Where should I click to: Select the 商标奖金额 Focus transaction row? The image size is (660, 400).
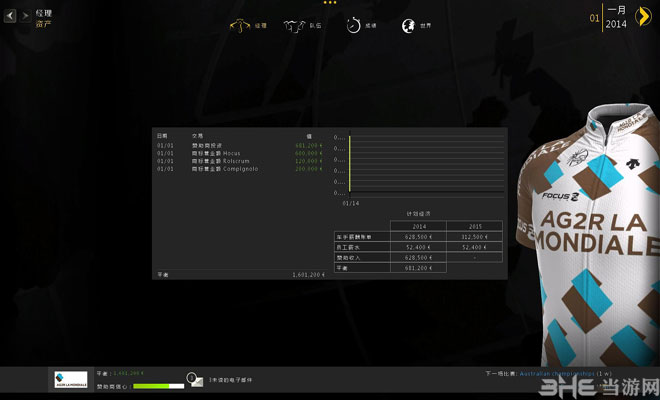(x=240, y=153)
